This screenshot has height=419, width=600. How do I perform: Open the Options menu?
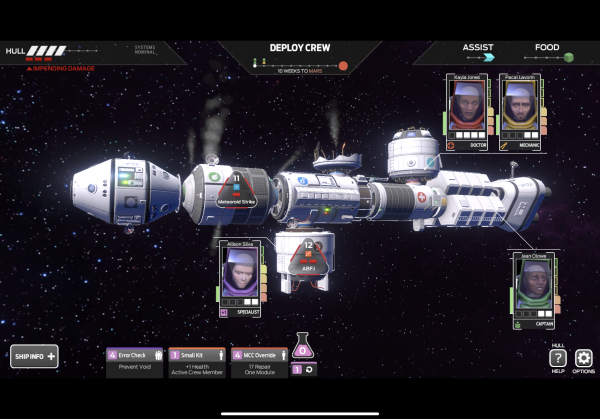click(x=584, y=360)
